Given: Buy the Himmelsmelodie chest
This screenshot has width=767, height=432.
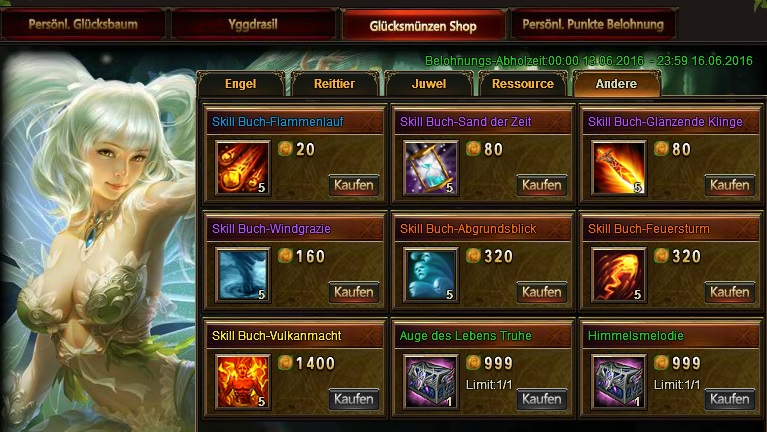Looking at the screenshot, I should pyautogui.click(x=730, y=399).
